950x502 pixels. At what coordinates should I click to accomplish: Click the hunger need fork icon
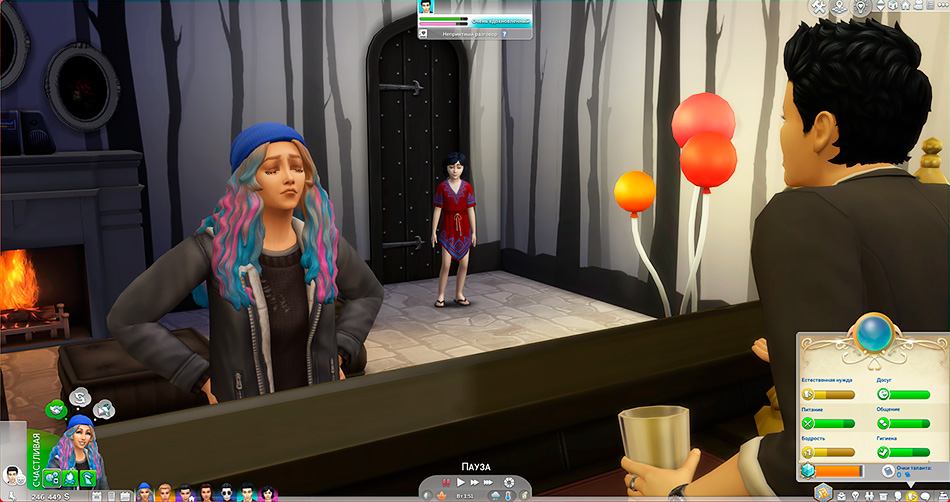pyautogui.click(x=808, y=423)
